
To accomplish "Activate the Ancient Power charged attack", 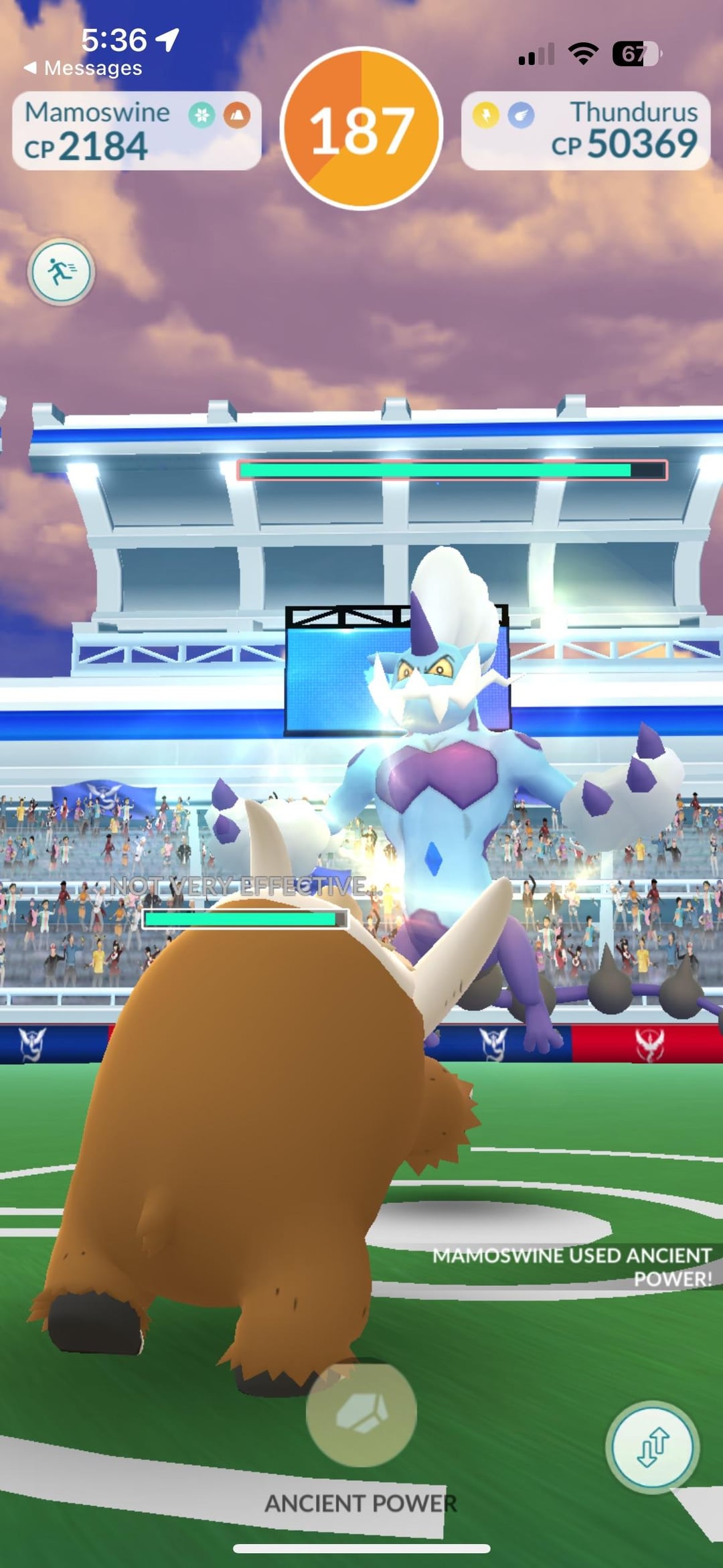I will (361, 1413).
